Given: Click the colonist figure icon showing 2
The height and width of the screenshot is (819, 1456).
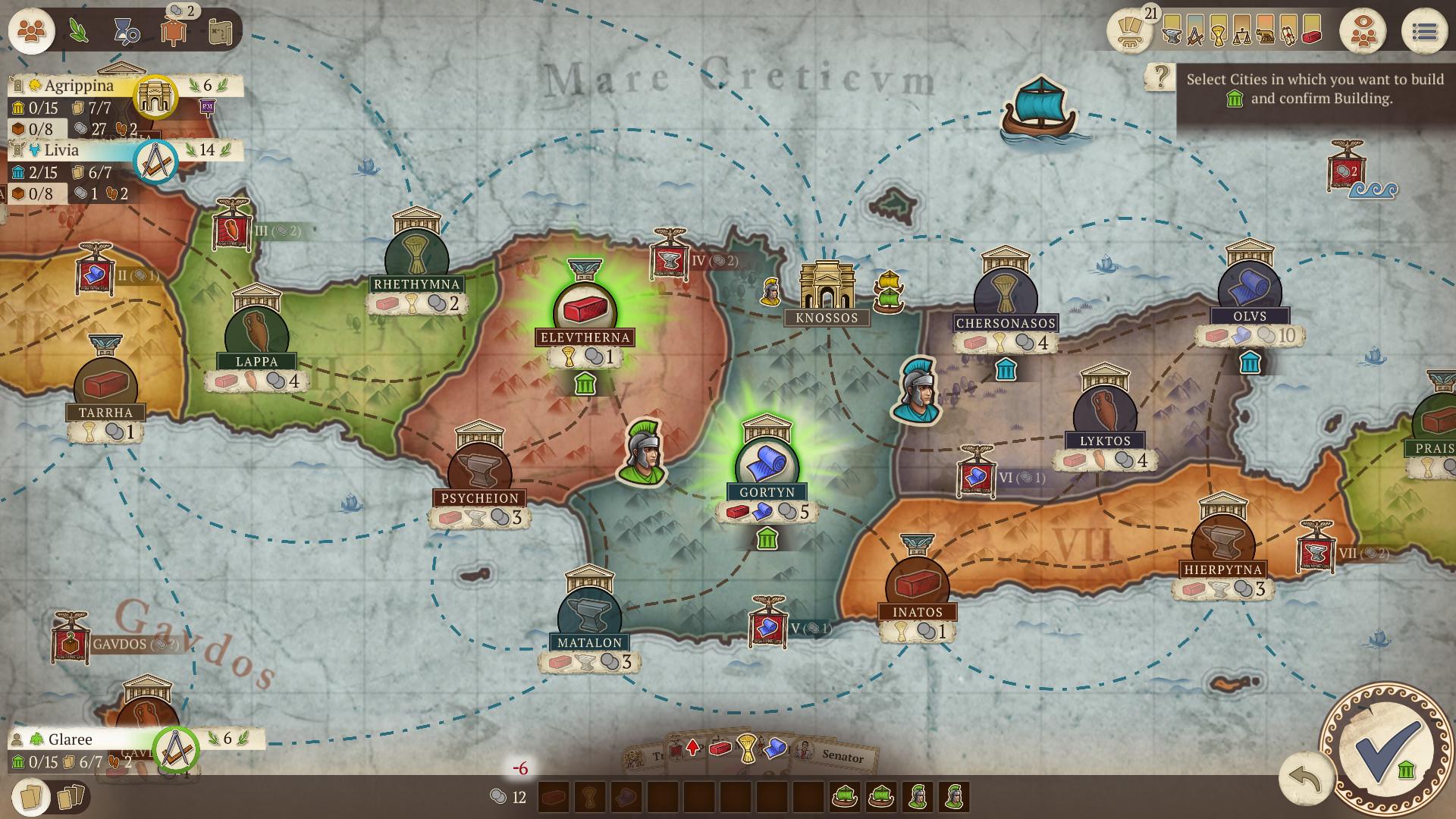Looking at the screenshot, I should click(174, 32).
